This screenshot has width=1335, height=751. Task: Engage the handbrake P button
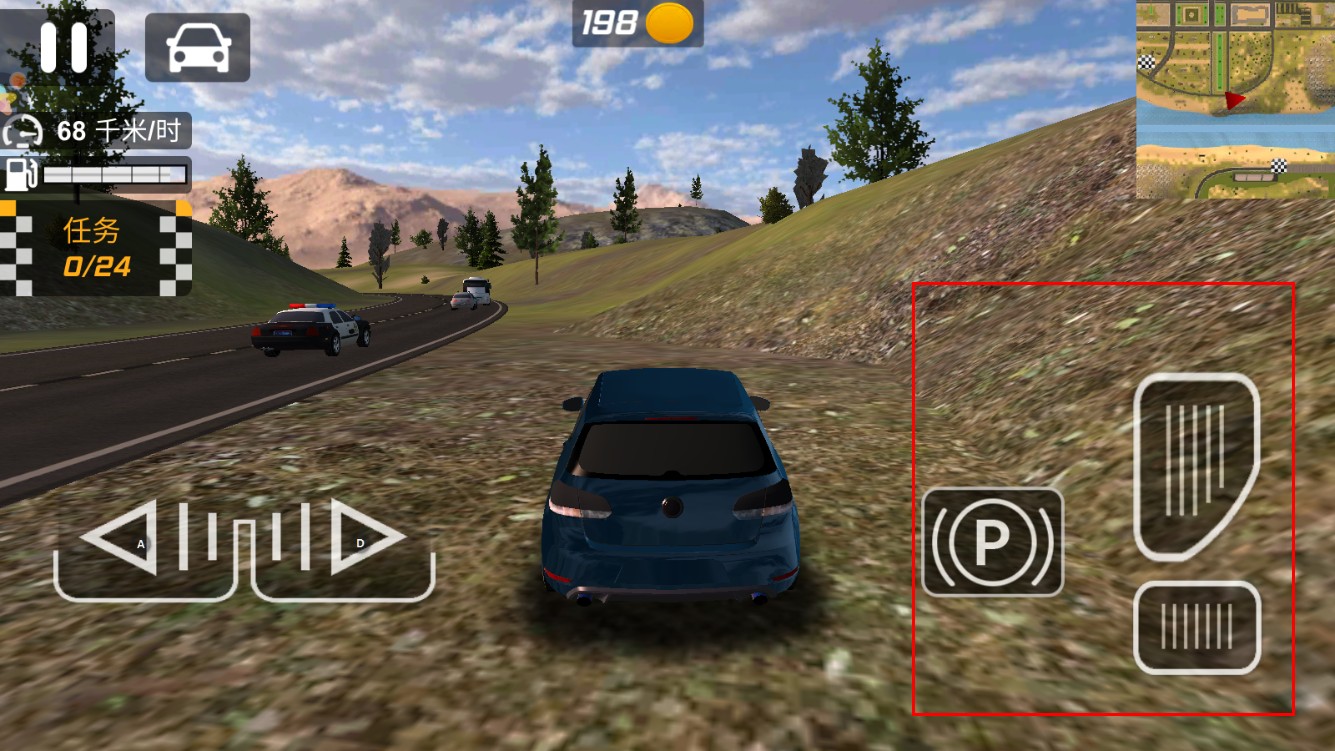pyautogui.click(x=992, y=541)
